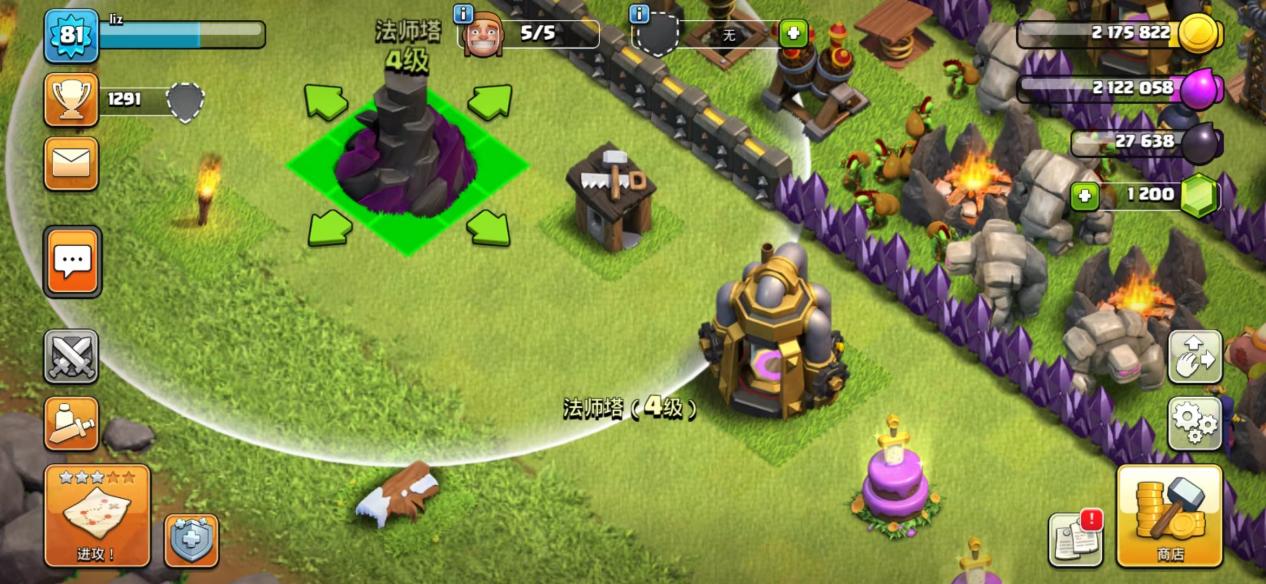Add shield time with the top green plus
This screenshot has height=584, width=1266.
[793, 33]
